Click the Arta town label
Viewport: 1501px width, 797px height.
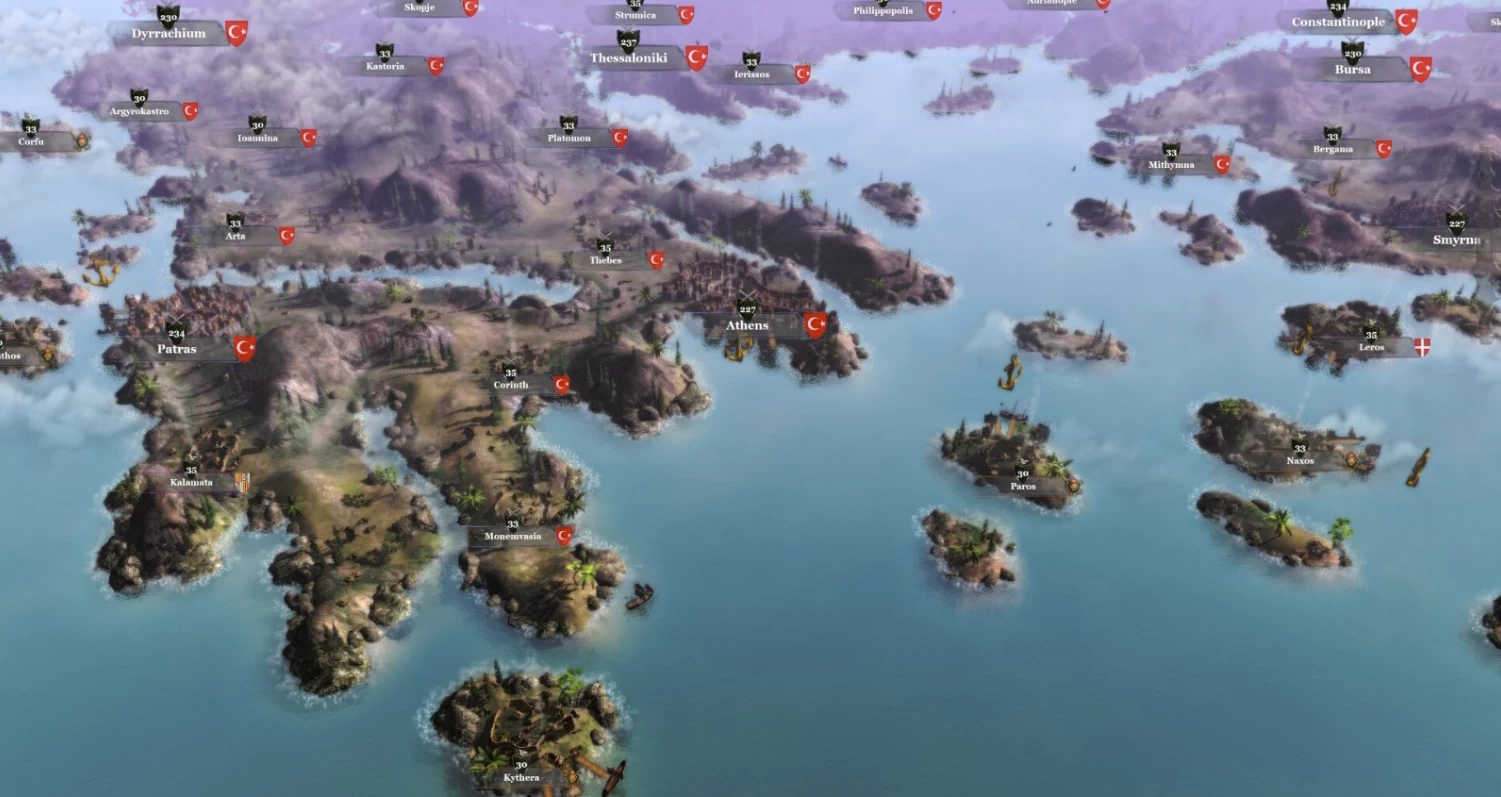236,236
